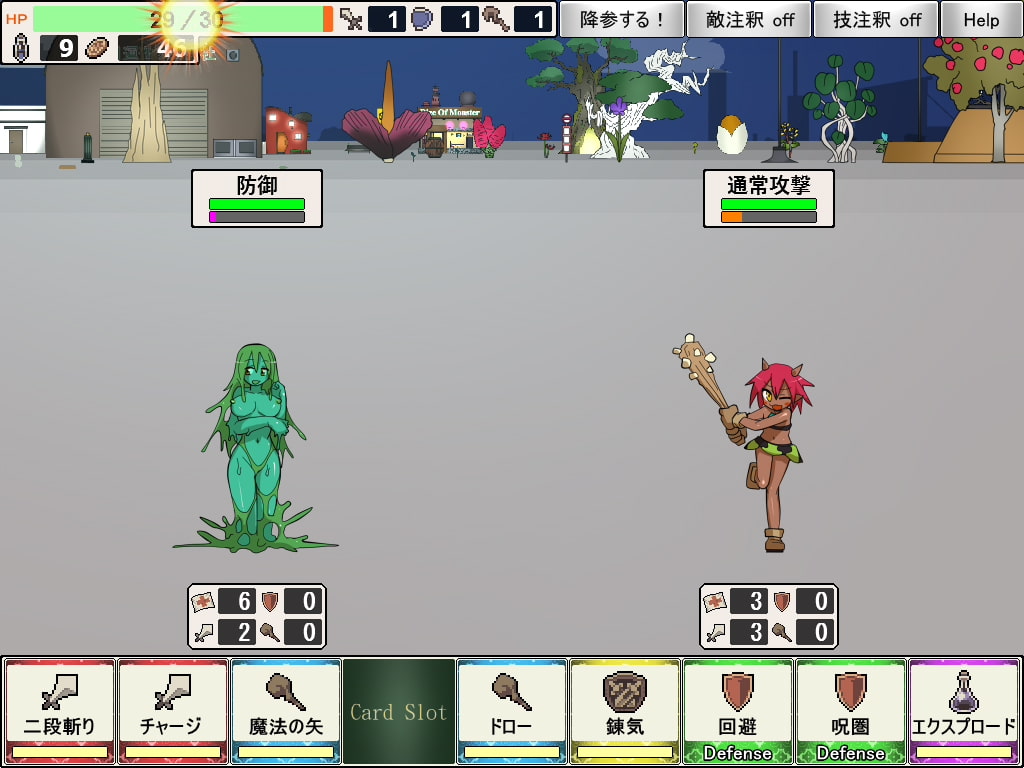Select the 回避 defense card

tap(737, 710)
